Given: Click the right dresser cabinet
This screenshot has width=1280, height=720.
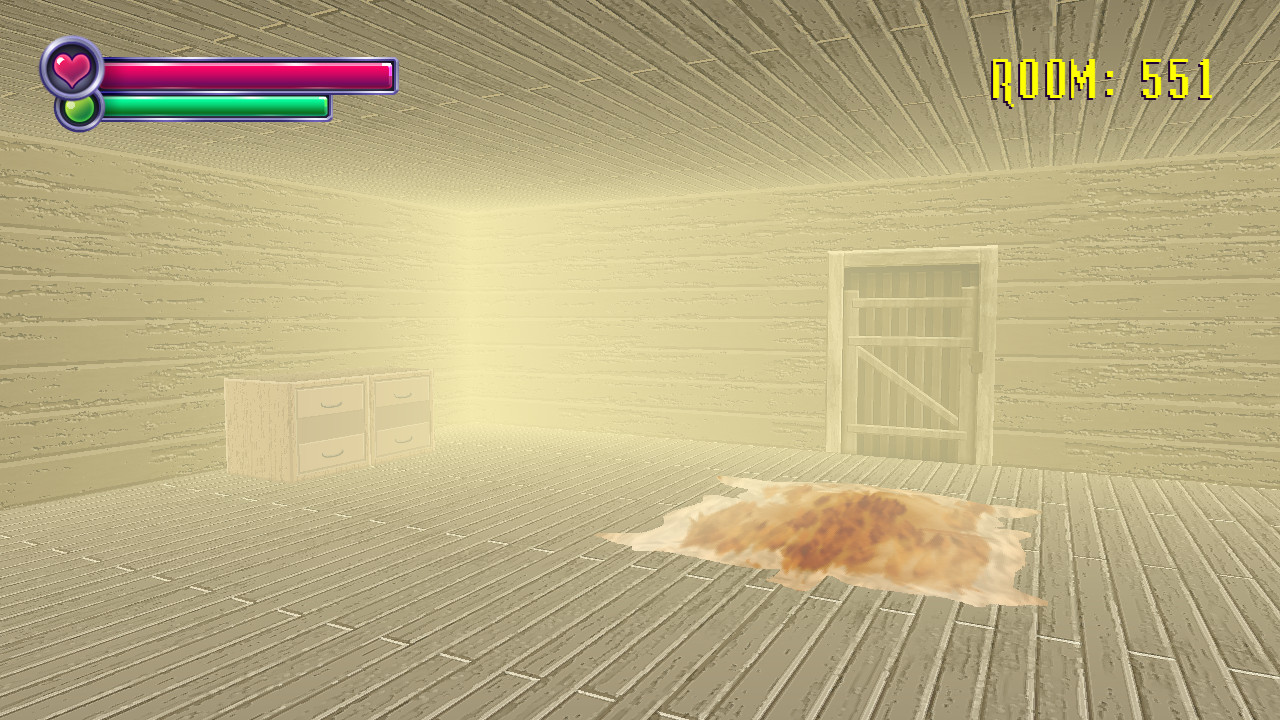Looking at the screenshot, I should (x=400, y=420).
